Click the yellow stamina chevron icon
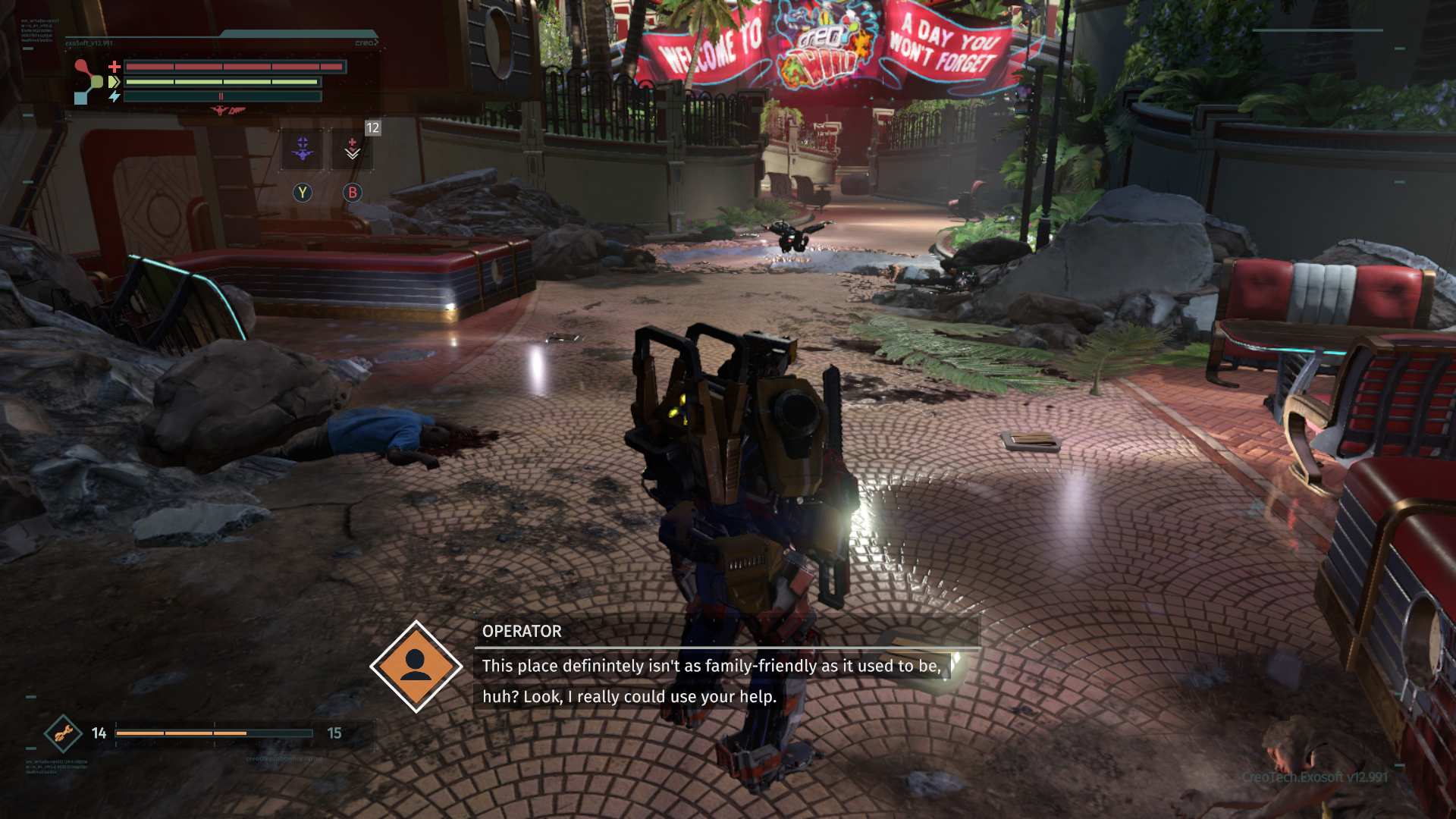 point(114,82)
